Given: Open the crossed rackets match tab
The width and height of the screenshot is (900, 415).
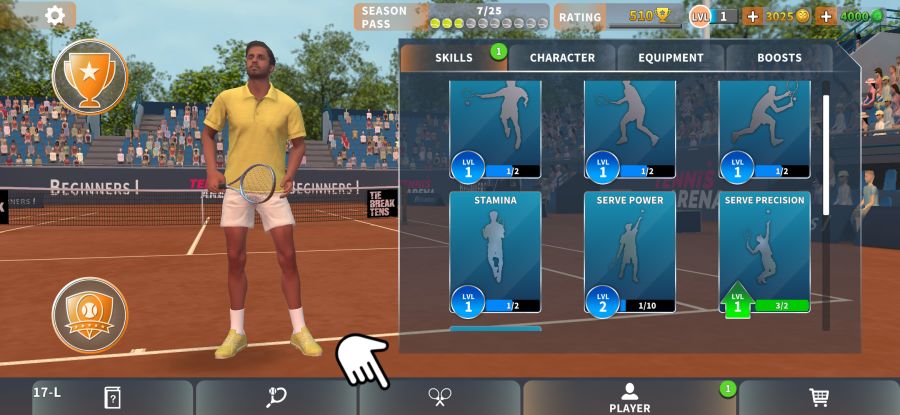Looking at the screenshot, I should click(x=440, y=397).
